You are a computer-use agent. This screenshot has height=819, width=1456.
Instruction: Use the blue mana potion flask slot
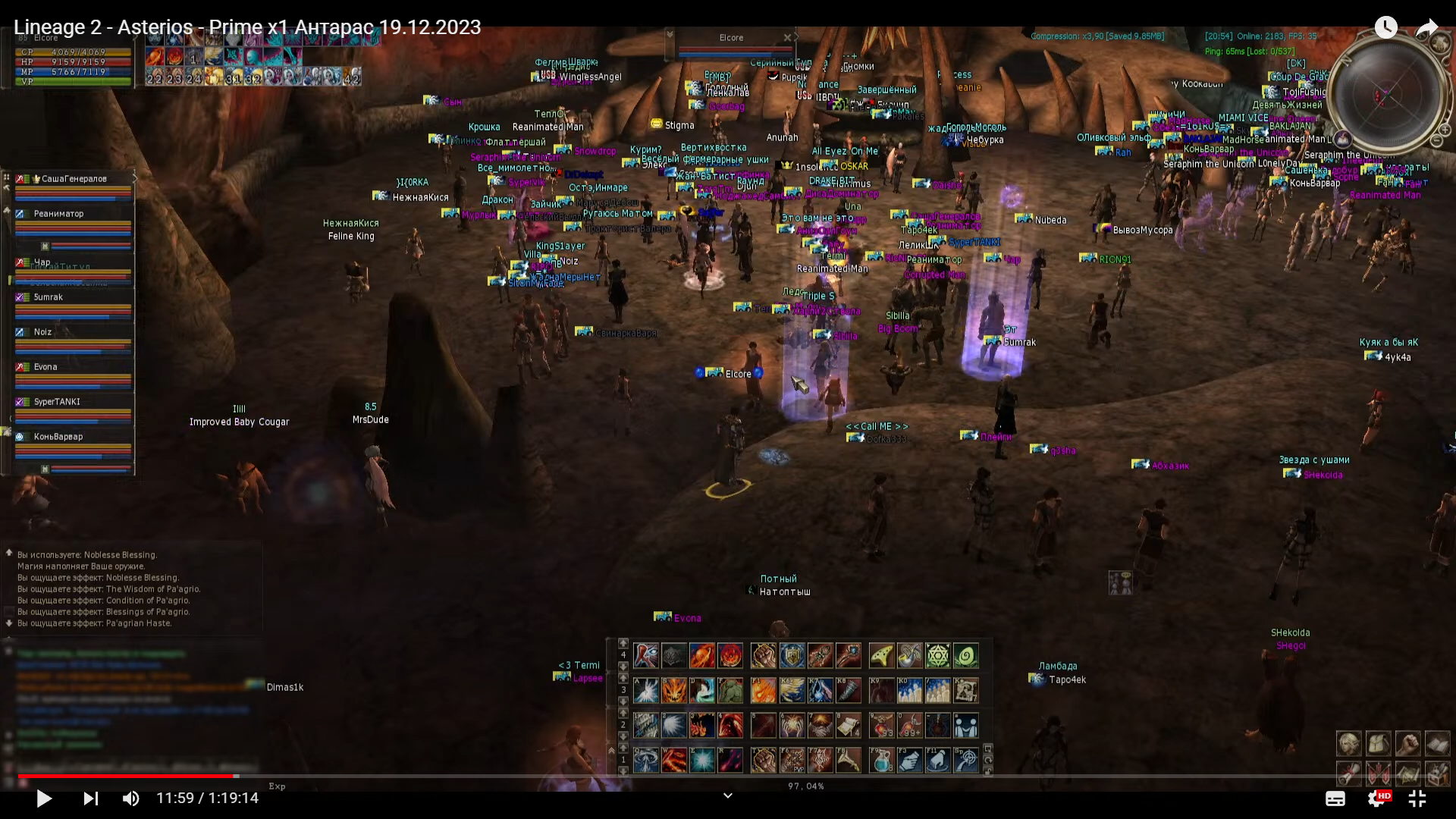(881, 760)
